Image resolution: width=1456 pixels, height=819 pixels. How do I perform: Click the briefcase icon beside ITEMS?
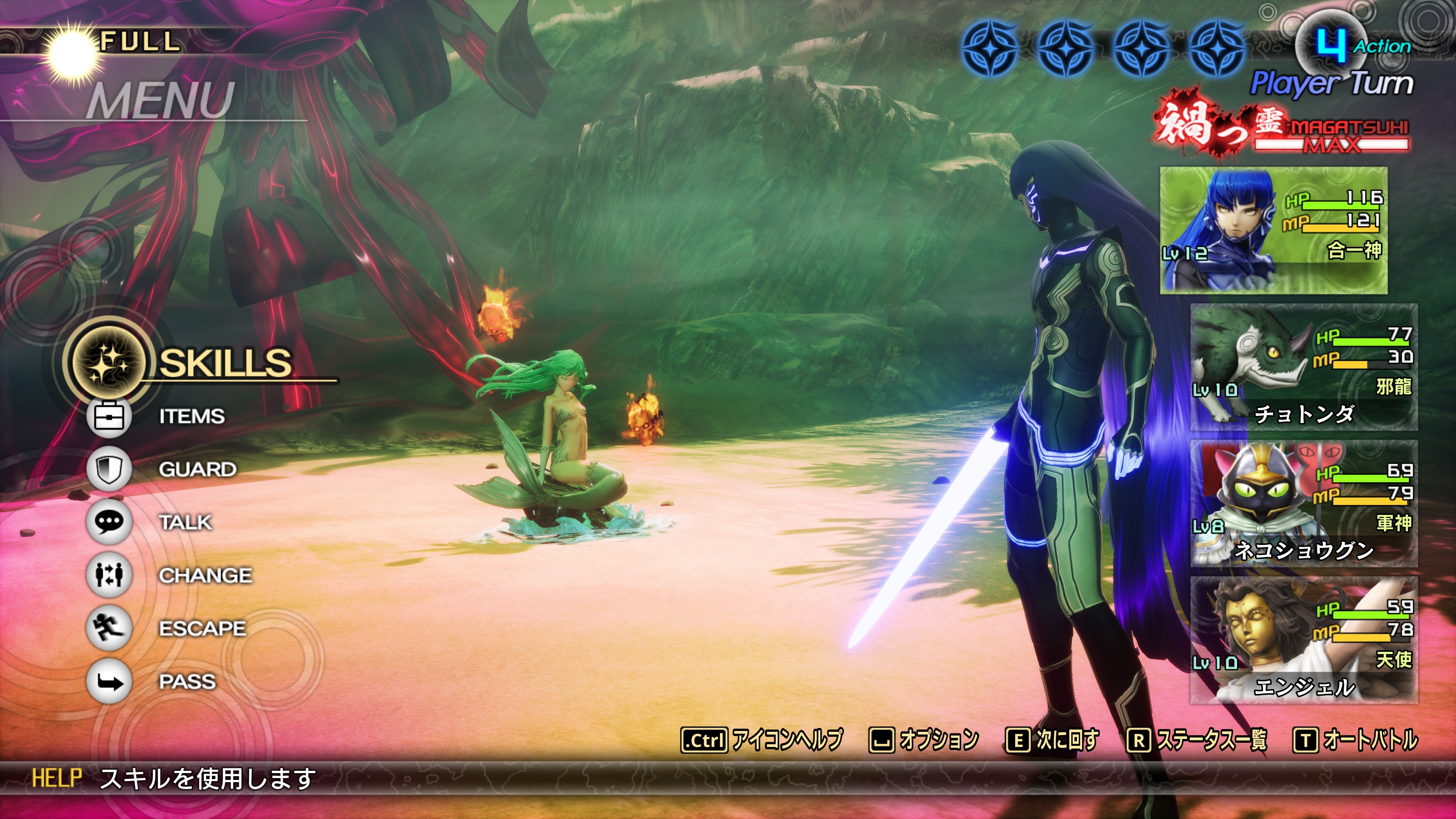[x=109, y=417]
